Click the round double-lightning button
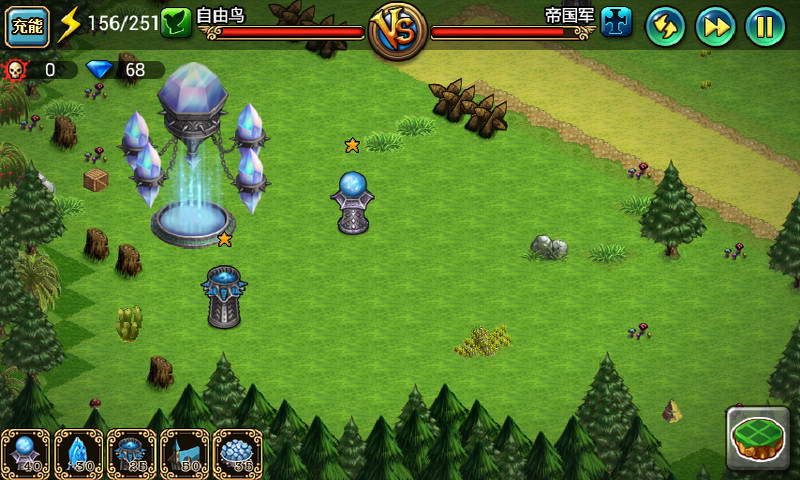Viewport: 800px width, 480px height. pos(665,26)
